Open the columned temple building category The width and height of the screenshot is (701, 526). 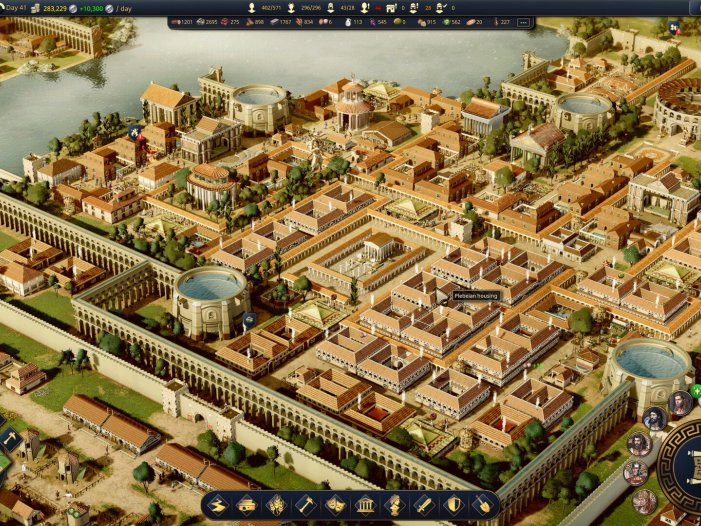tap(366, 505)
